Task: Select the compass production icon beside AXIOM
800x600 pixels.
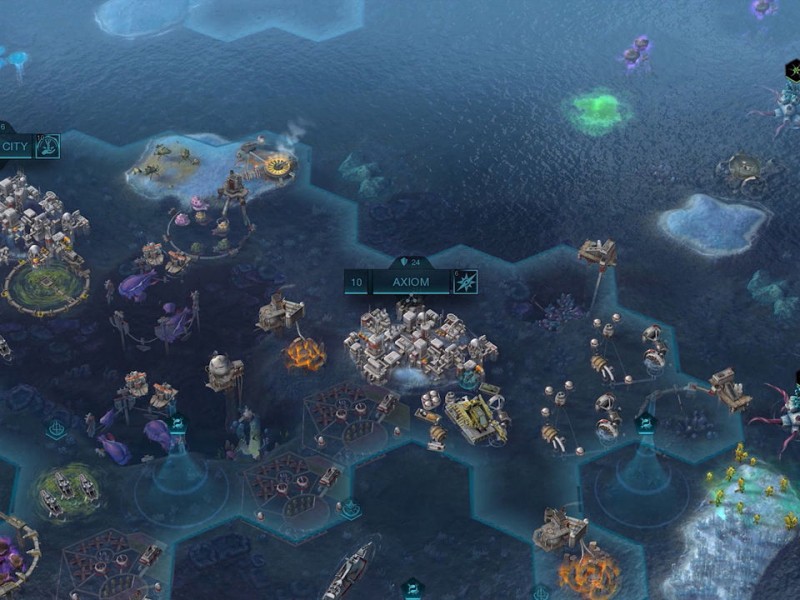Action: (x=465, y=282)
